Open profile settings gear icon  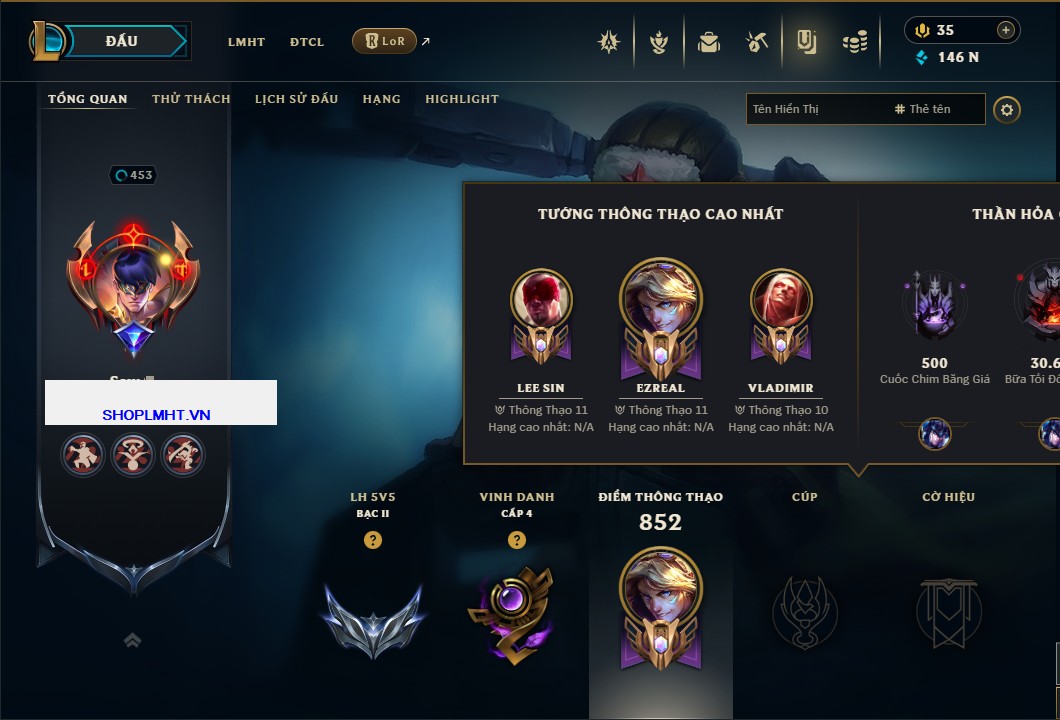(x=1007, y=109)
